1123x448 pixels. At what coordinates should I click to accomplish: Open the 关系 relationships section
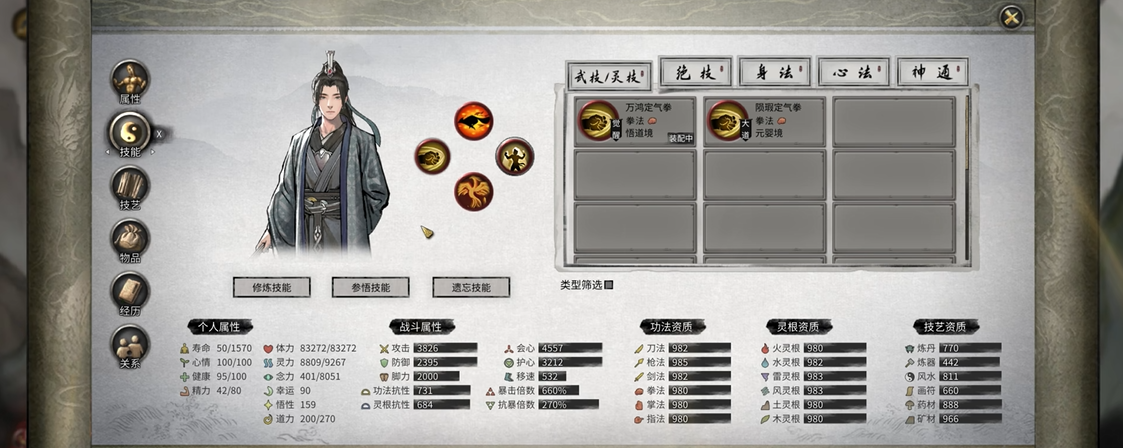click(130, 346)
